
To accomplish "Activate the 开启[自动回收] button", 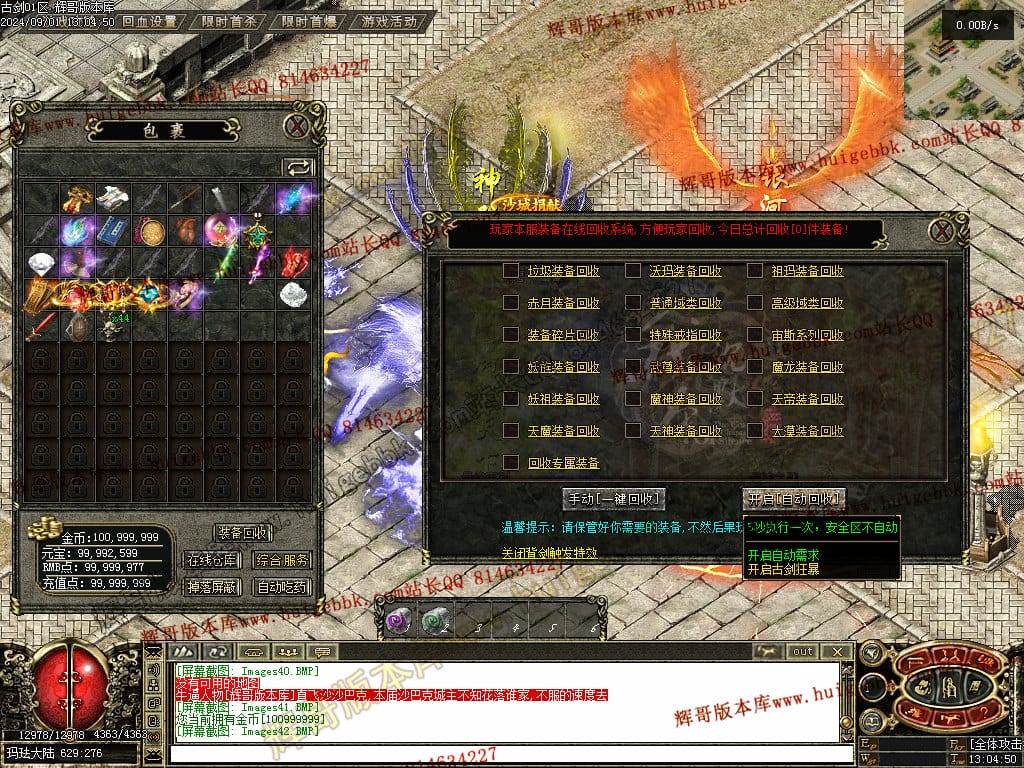I will click(794, 498).
